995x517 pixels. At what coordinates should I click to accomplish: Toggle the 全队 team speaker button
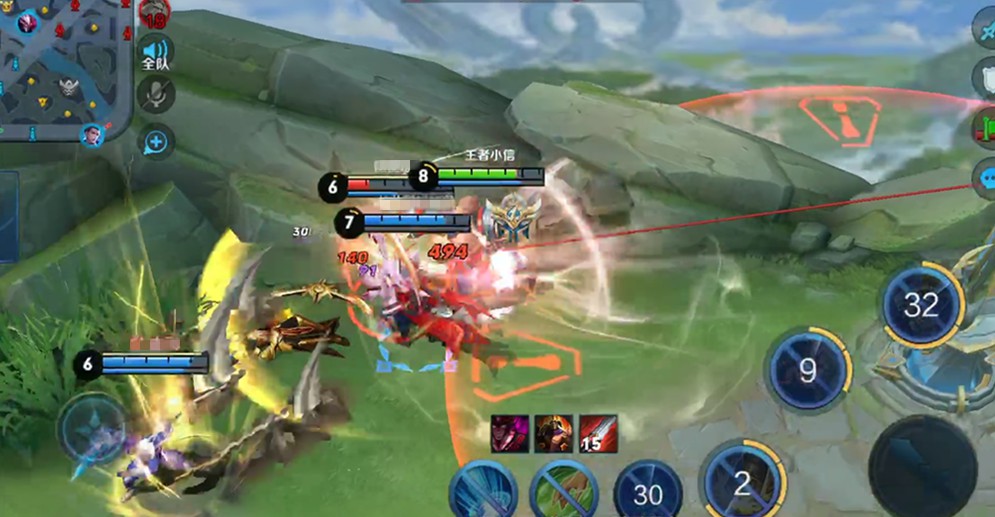point(155,53)
